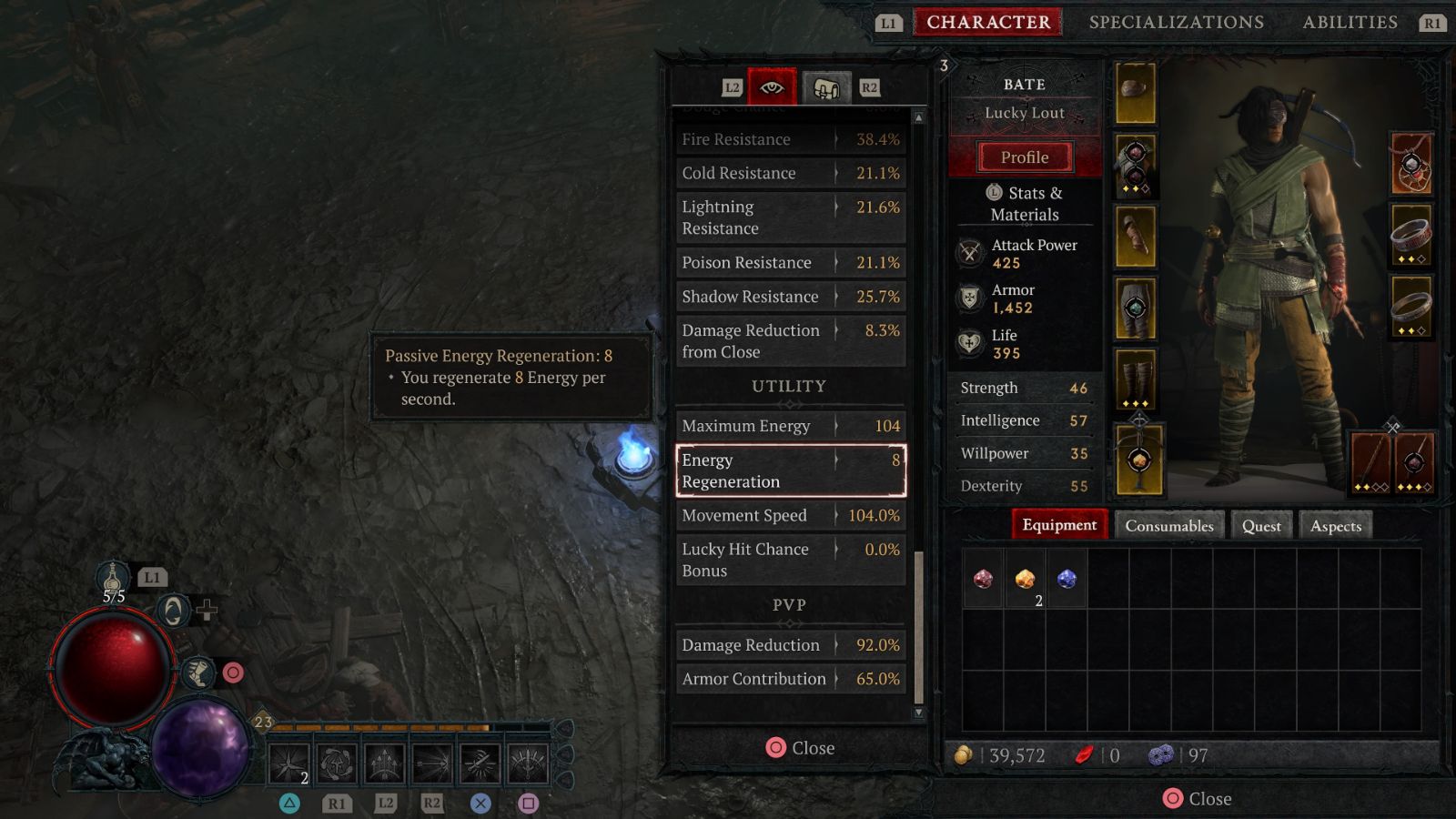The image size is (1456, 819).
Task: Choose the blue gem in inventory
Action: [1067, 579]
